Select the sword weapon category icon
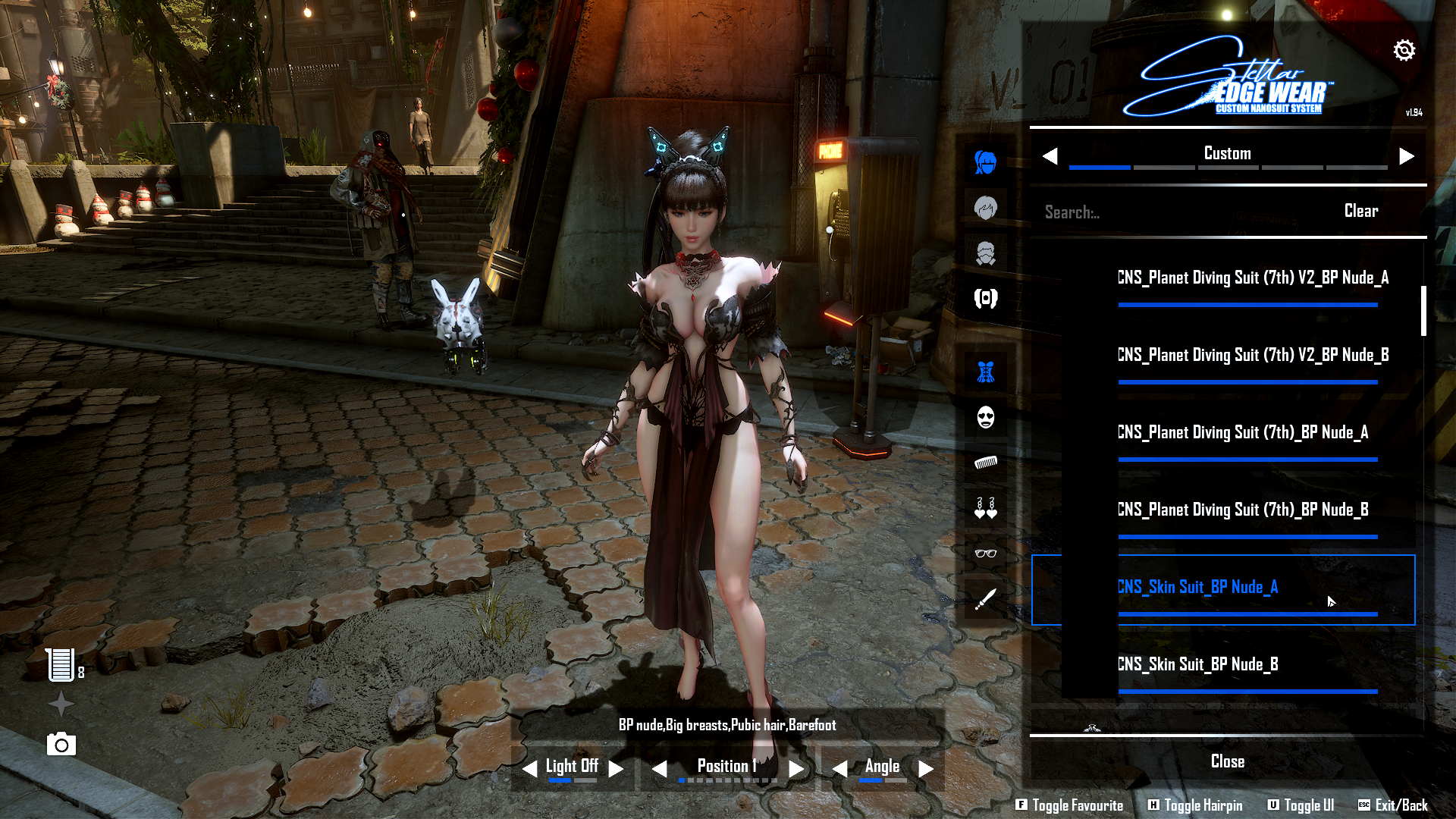1456x819 pixels. tap(985, 599)
